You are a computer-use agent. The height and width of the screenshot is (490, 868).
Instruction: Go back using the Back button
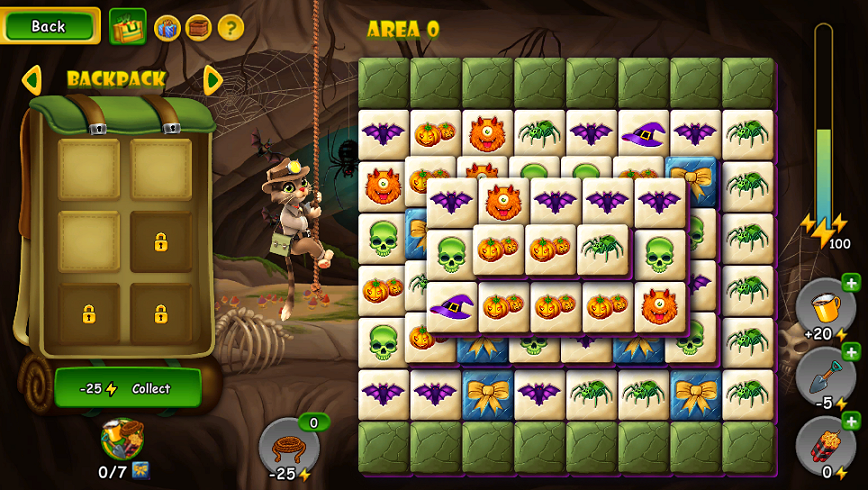click(x=49, y=26)
